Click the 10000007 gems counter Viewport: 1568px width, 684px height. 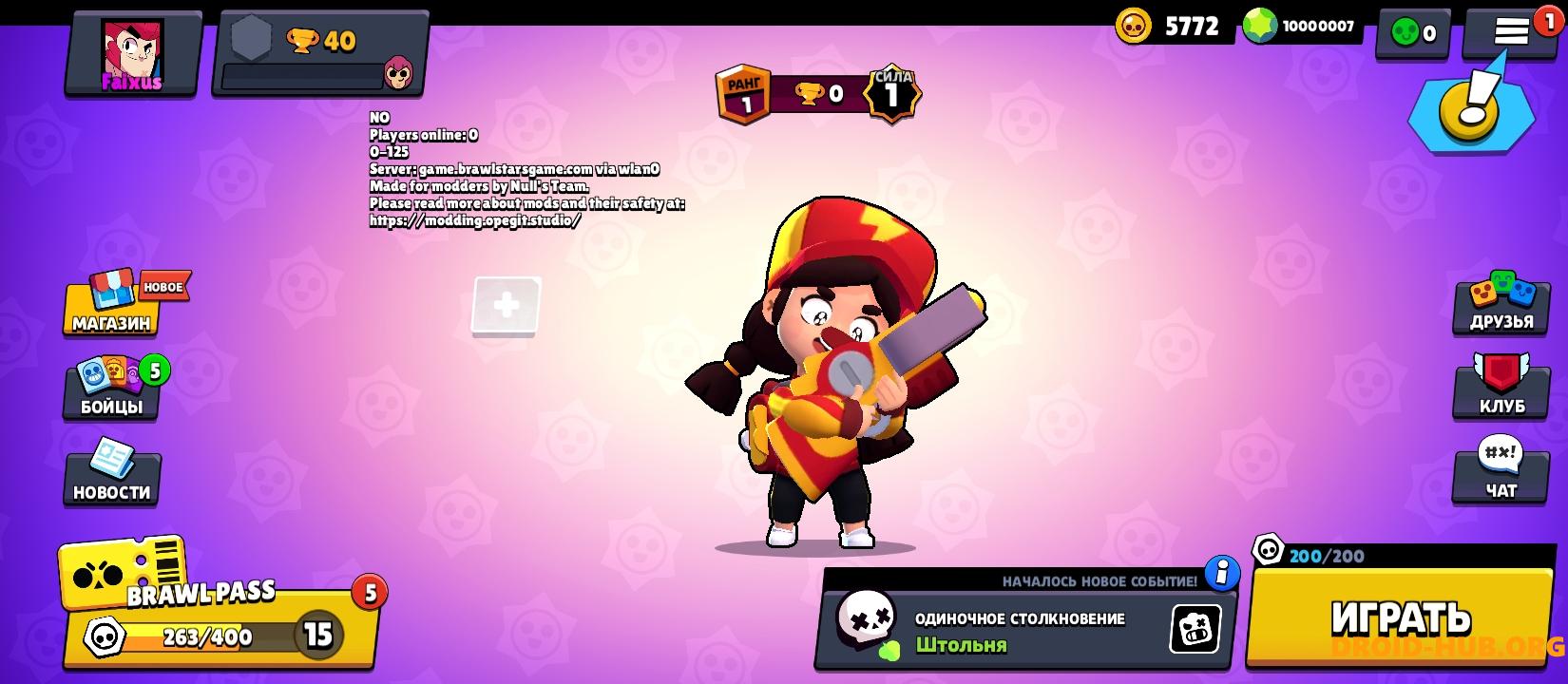(x=1302, y=26)
